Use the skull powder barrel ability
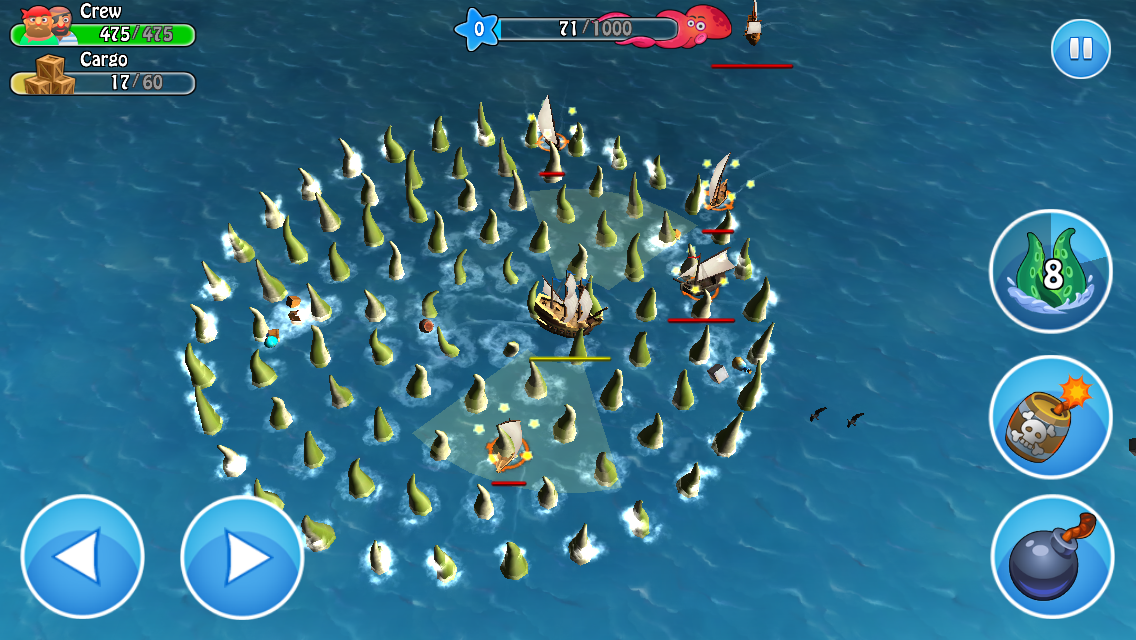The height and width of the screenshot is (640, 1136). [1051, 417]
